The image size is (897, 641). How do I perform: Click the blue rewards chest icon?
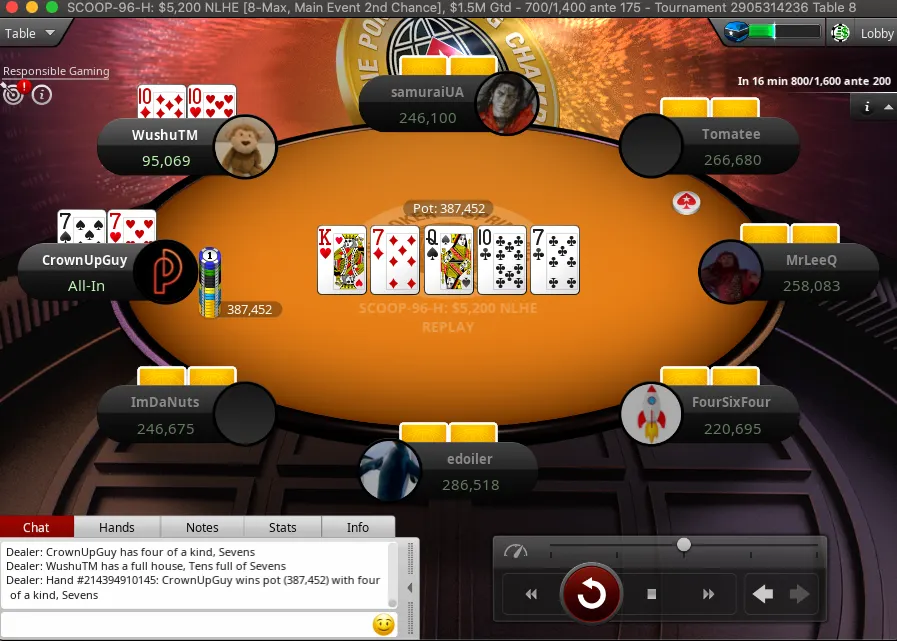point(737,33)
